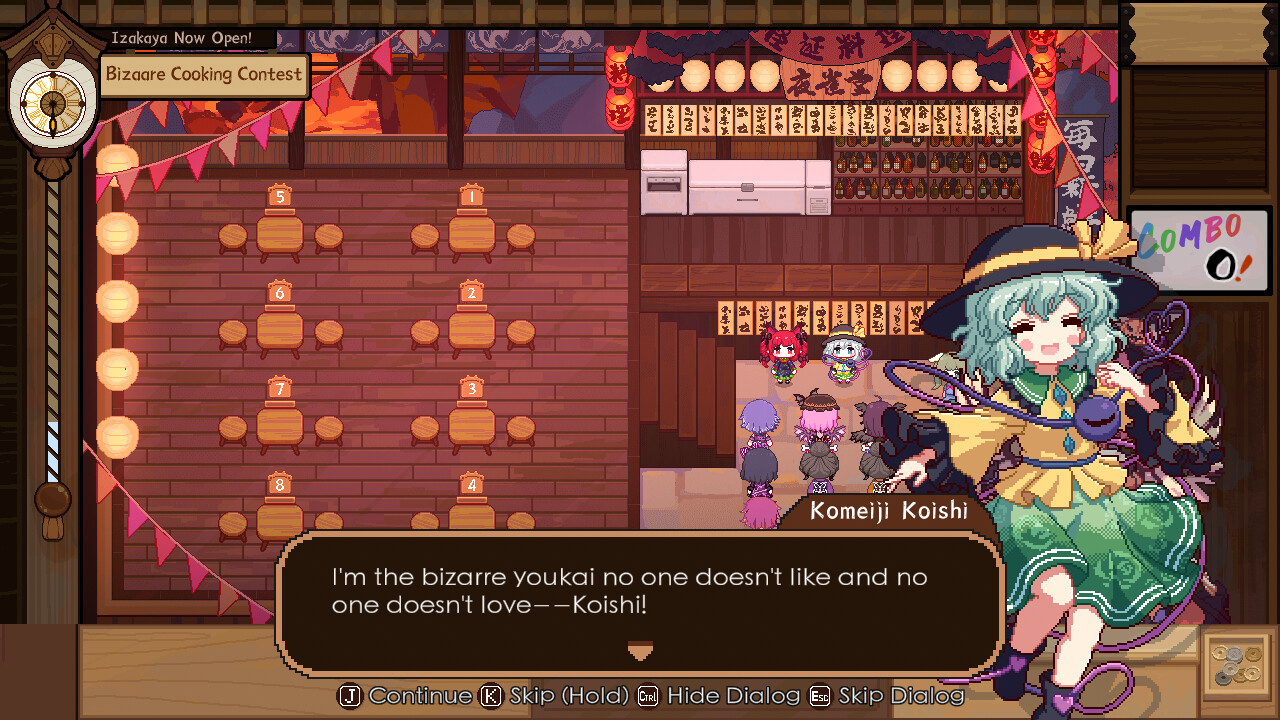The image size is (1280, 720).
Task: Expand the dialogue with the small arrow
Action: point(639,651)
